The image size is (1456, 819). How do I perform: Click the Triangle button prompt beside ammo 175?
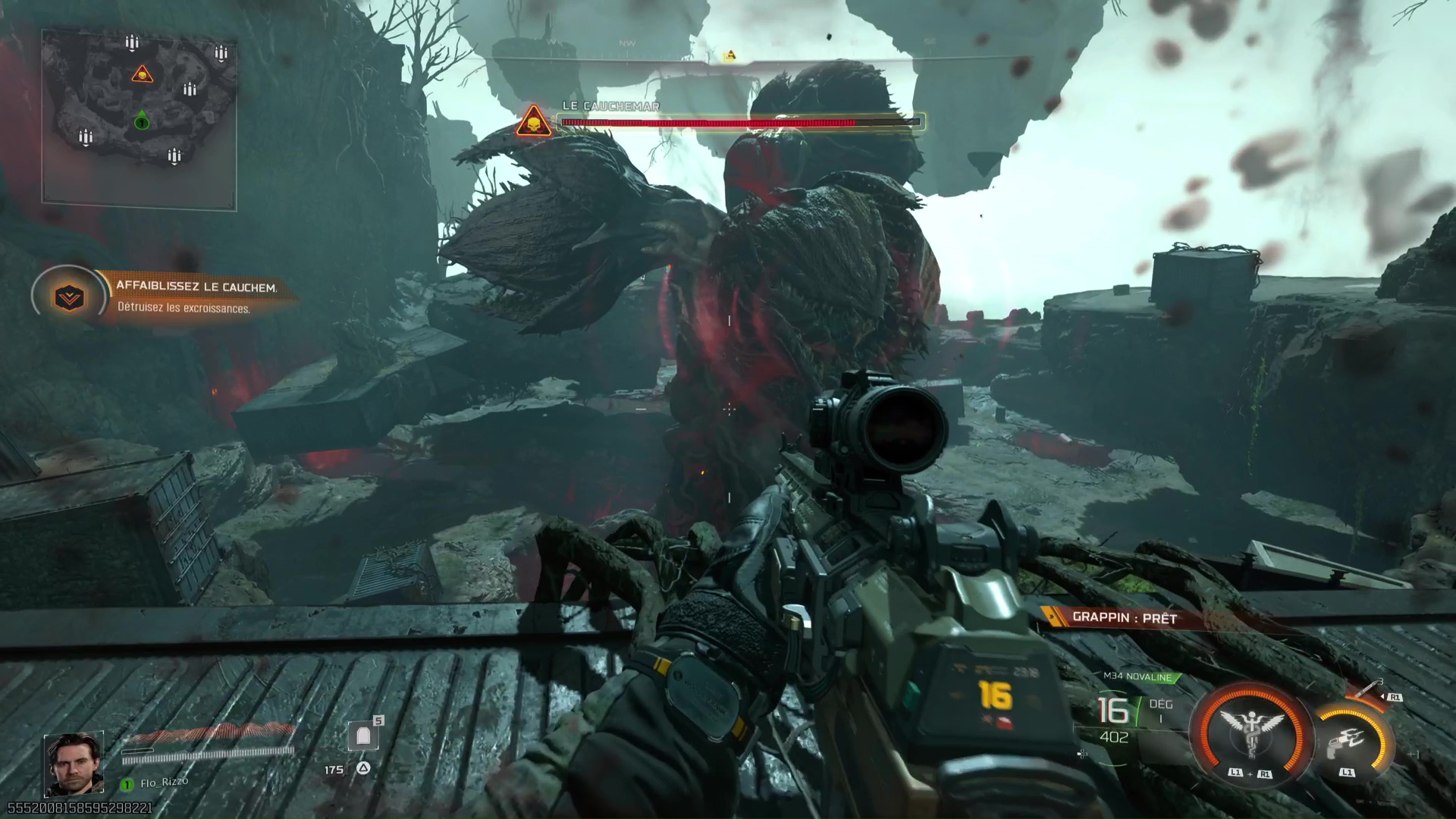click(363, 768)
